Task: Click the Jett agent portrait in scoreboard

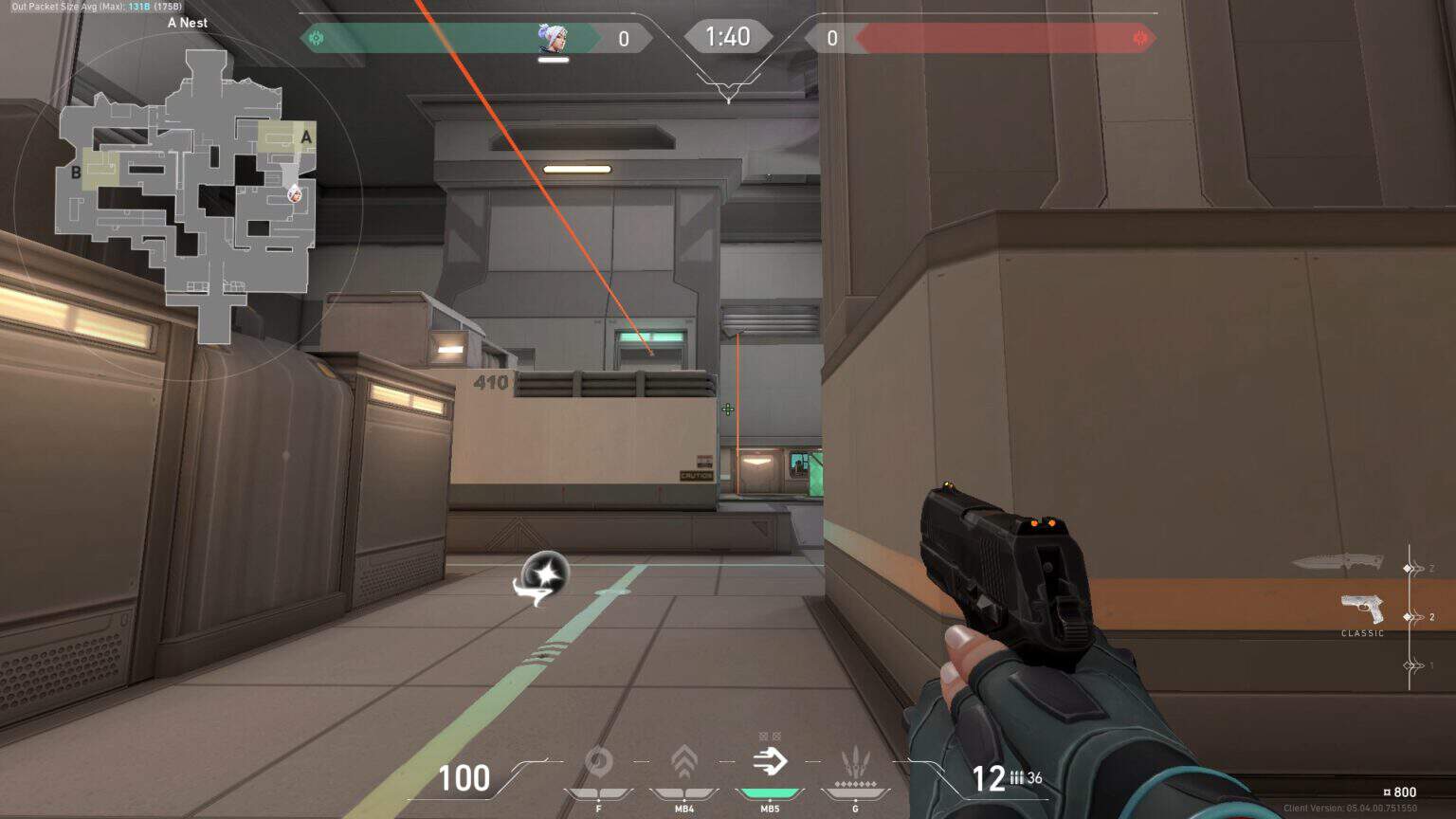Action: tap(553, 38)
